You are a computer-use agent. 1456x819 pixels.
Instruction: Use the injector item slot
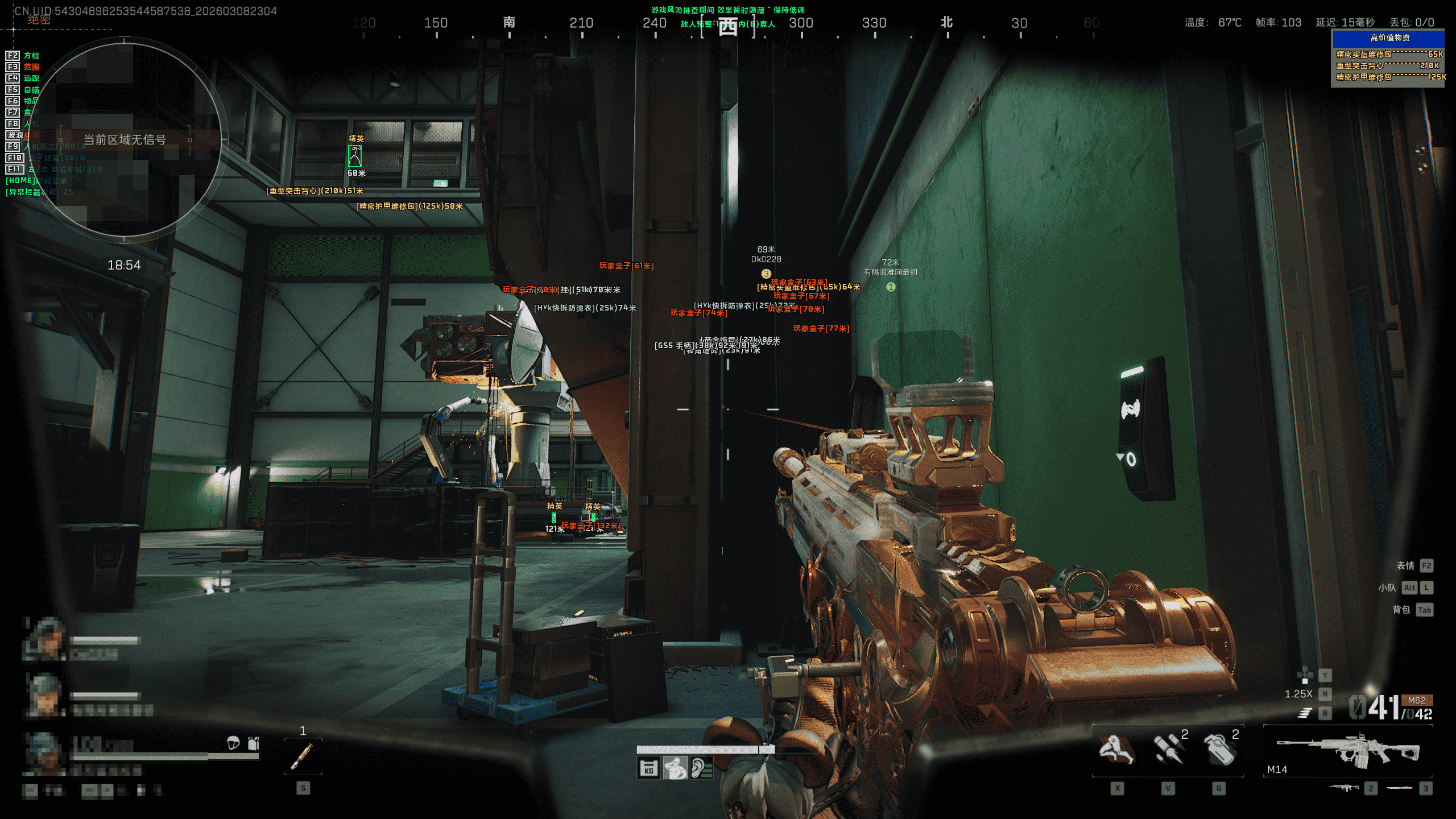(x=303, y=756)
